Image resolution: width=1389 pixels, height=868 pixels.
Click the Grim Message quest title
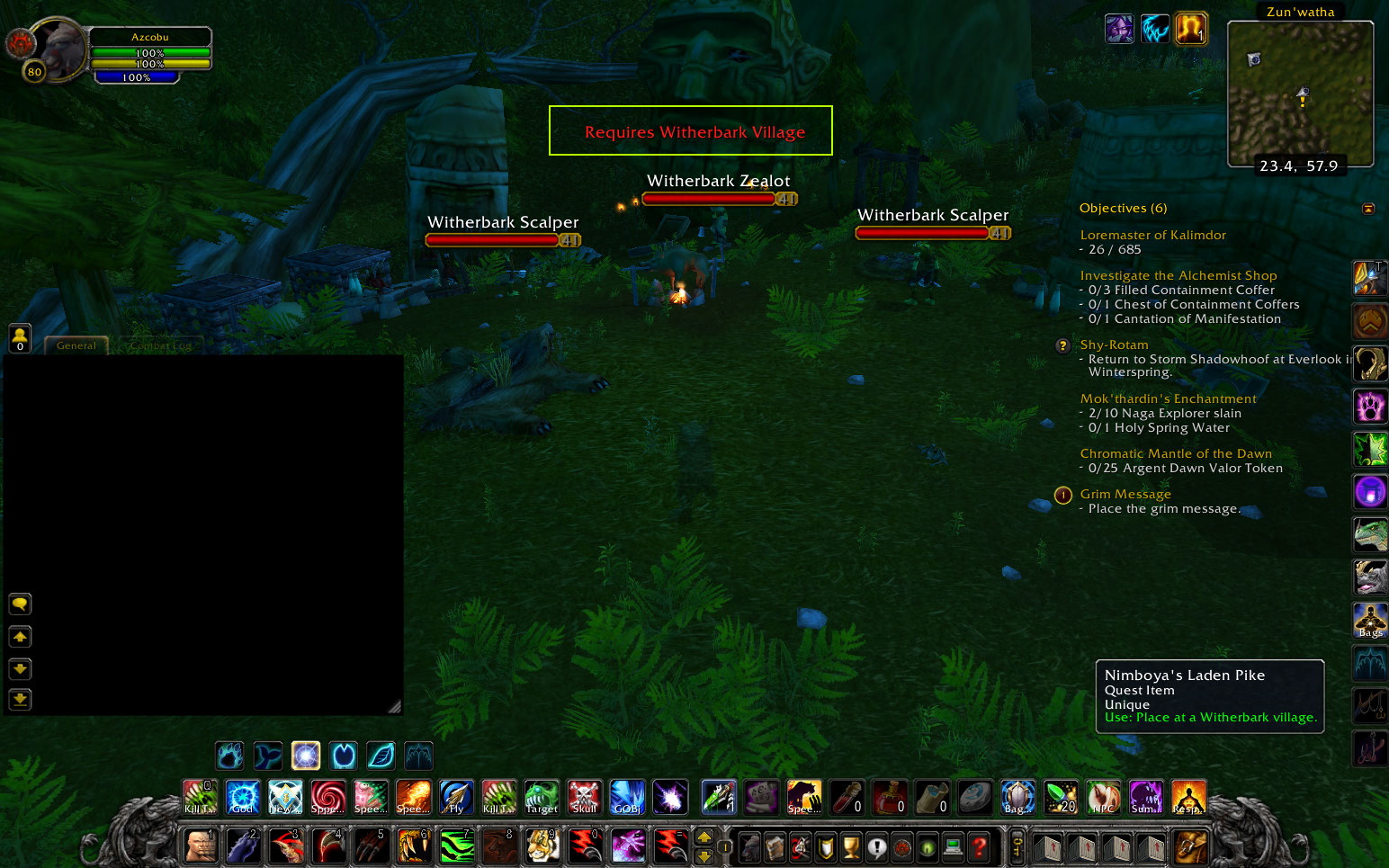[1125, 494]
